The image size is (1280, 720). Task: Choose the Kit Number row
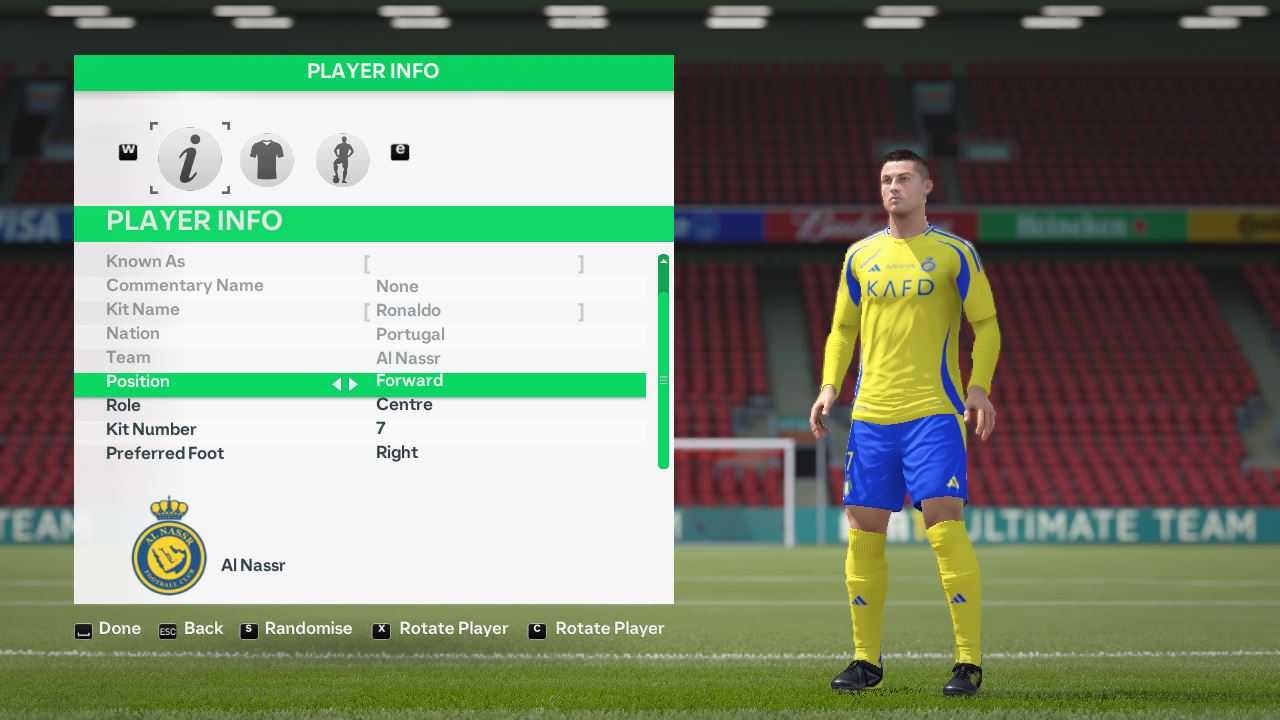click(x=360, y=429)
